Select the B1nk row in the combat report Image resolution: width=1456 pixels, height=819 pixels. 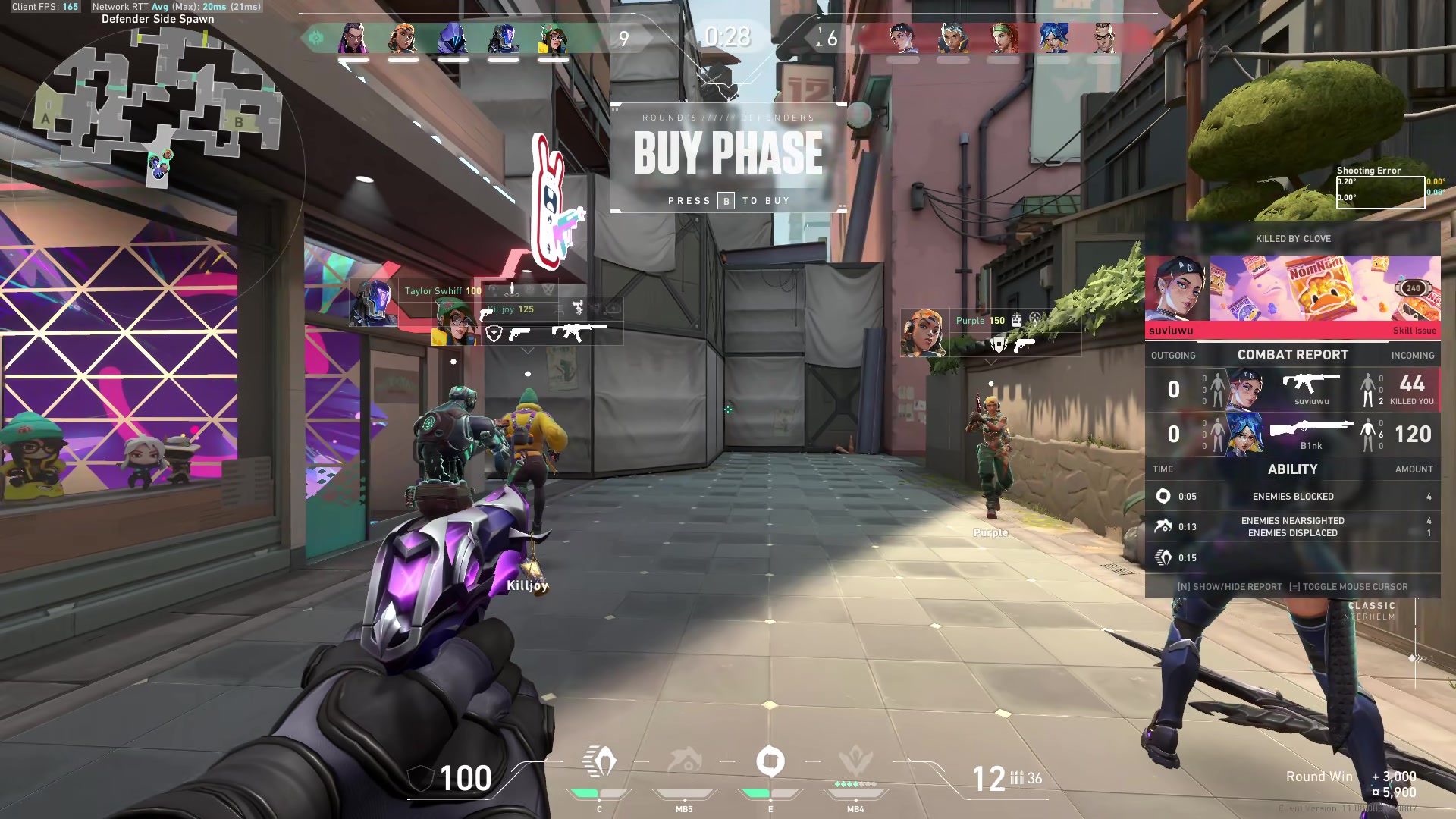(x=1293, y=435)
